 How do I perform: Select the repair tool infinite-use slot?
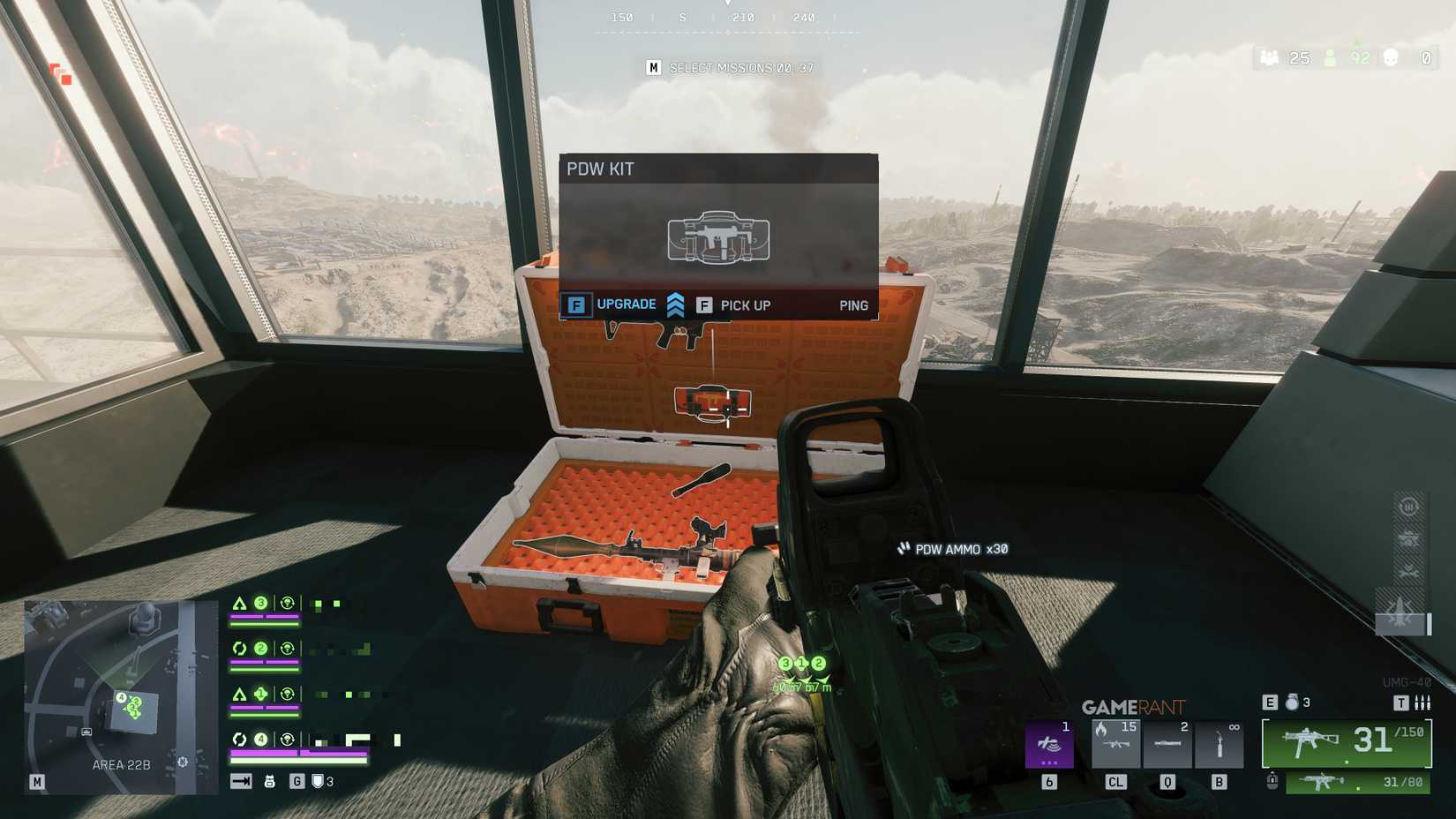pos(1220,743)
